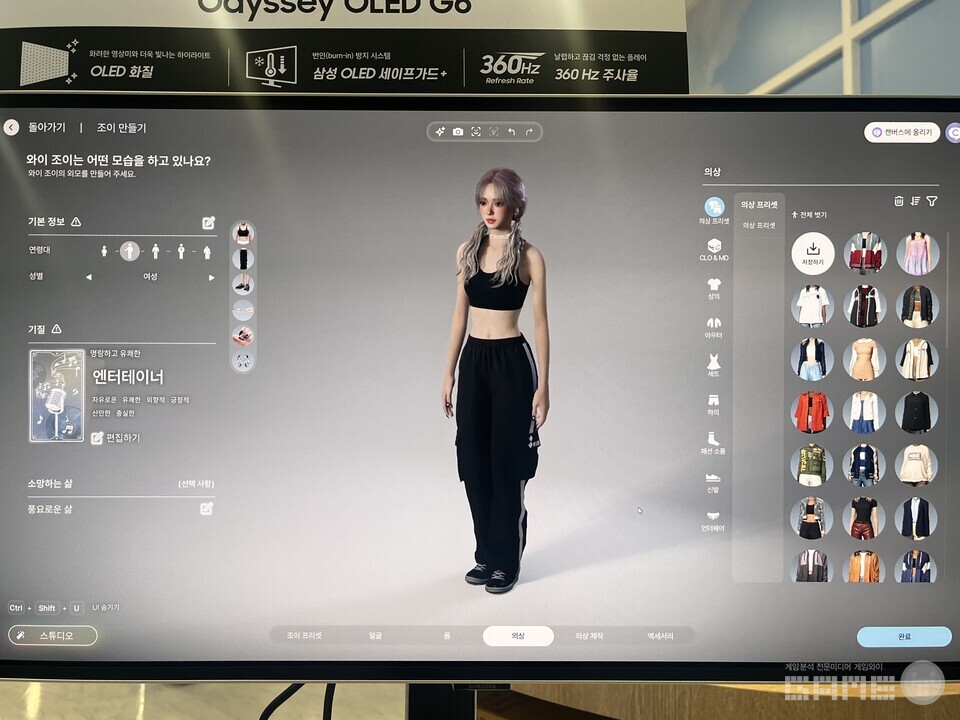Click the 편집하기 trait edit button
The height and width of the screenshot is (720, 960).
tap(116, 438)
